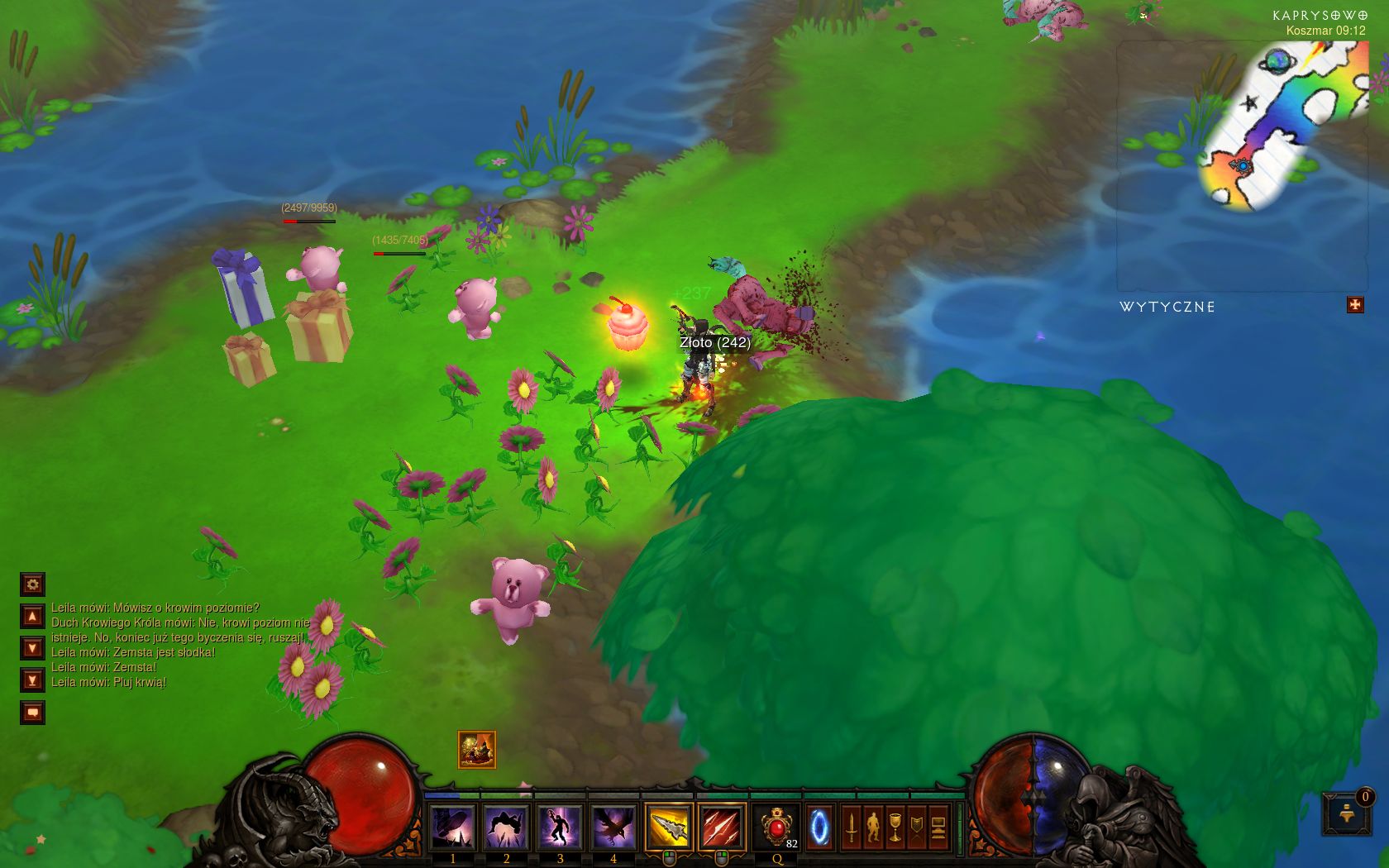This screenshot has width=1389, height=868.
Task: Open chat settings gear button
Action: click(32, 584)
